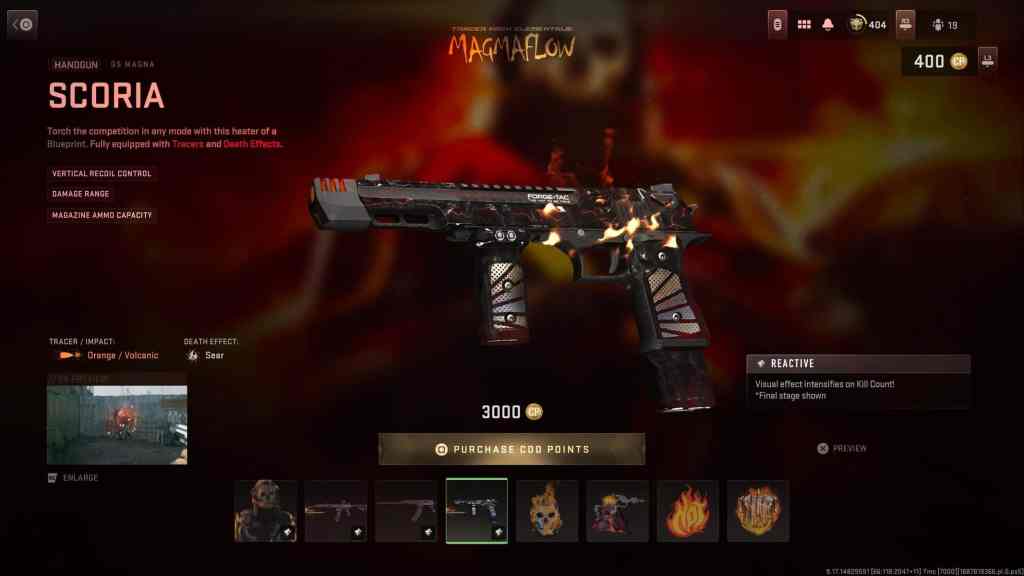Image resolution: width=1024 pixels, height=576 pixels.
Task: Select the red flame sticker item
Action: [x=688, y=510]
